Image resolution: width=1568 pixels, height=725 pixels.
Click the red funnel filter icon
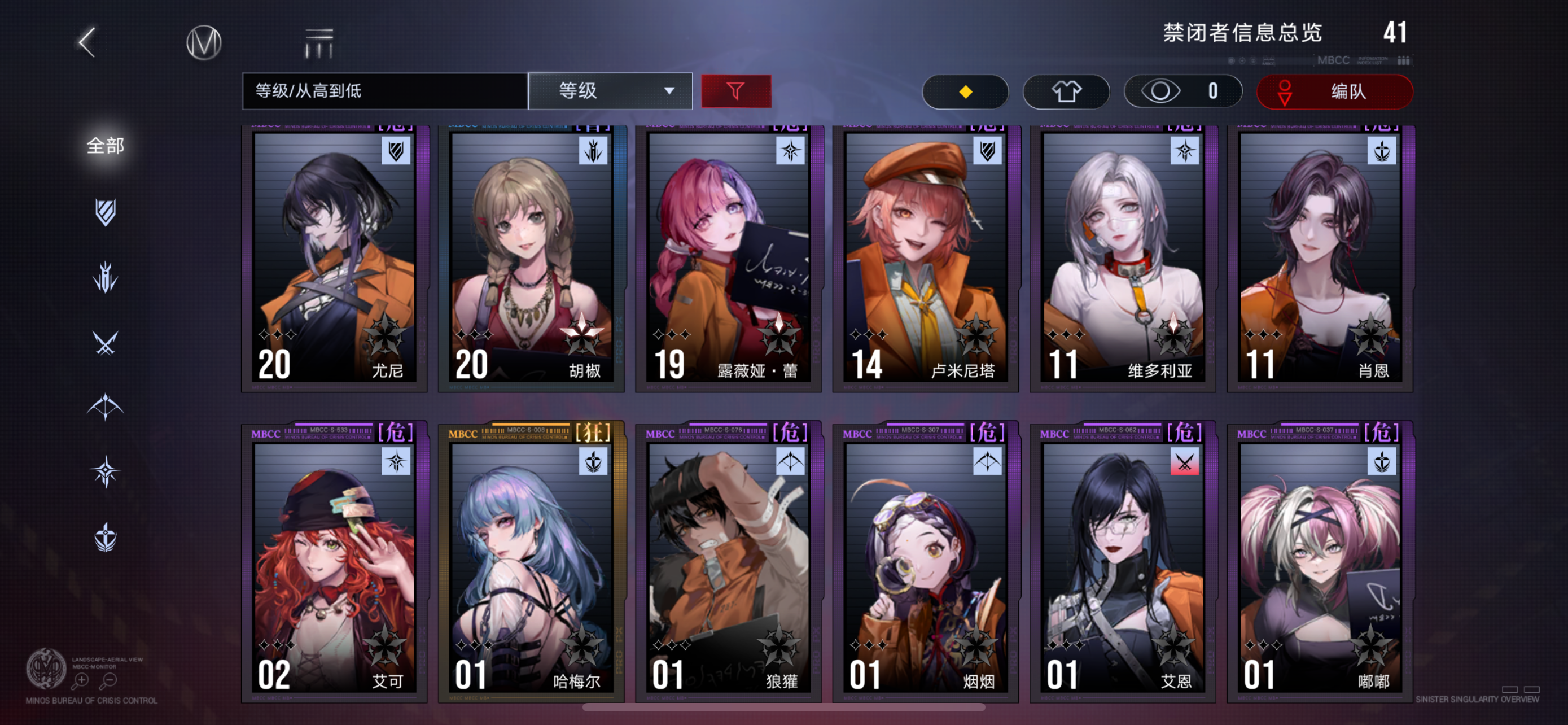click(x=737, y=91)
